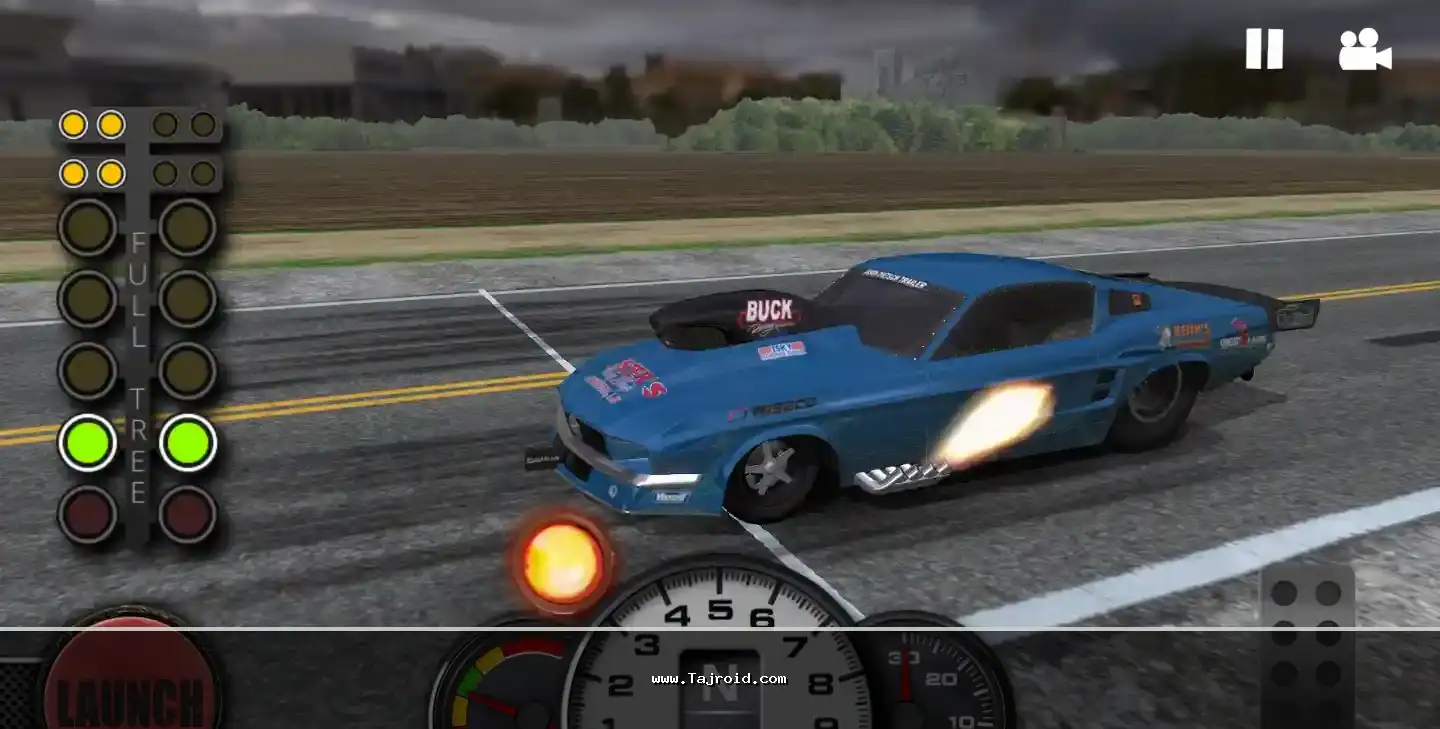Image resolution: width=1440 pixels, height=729 pixels.
Task: Hit the red LAUNCH button
Action: (131, 678)
